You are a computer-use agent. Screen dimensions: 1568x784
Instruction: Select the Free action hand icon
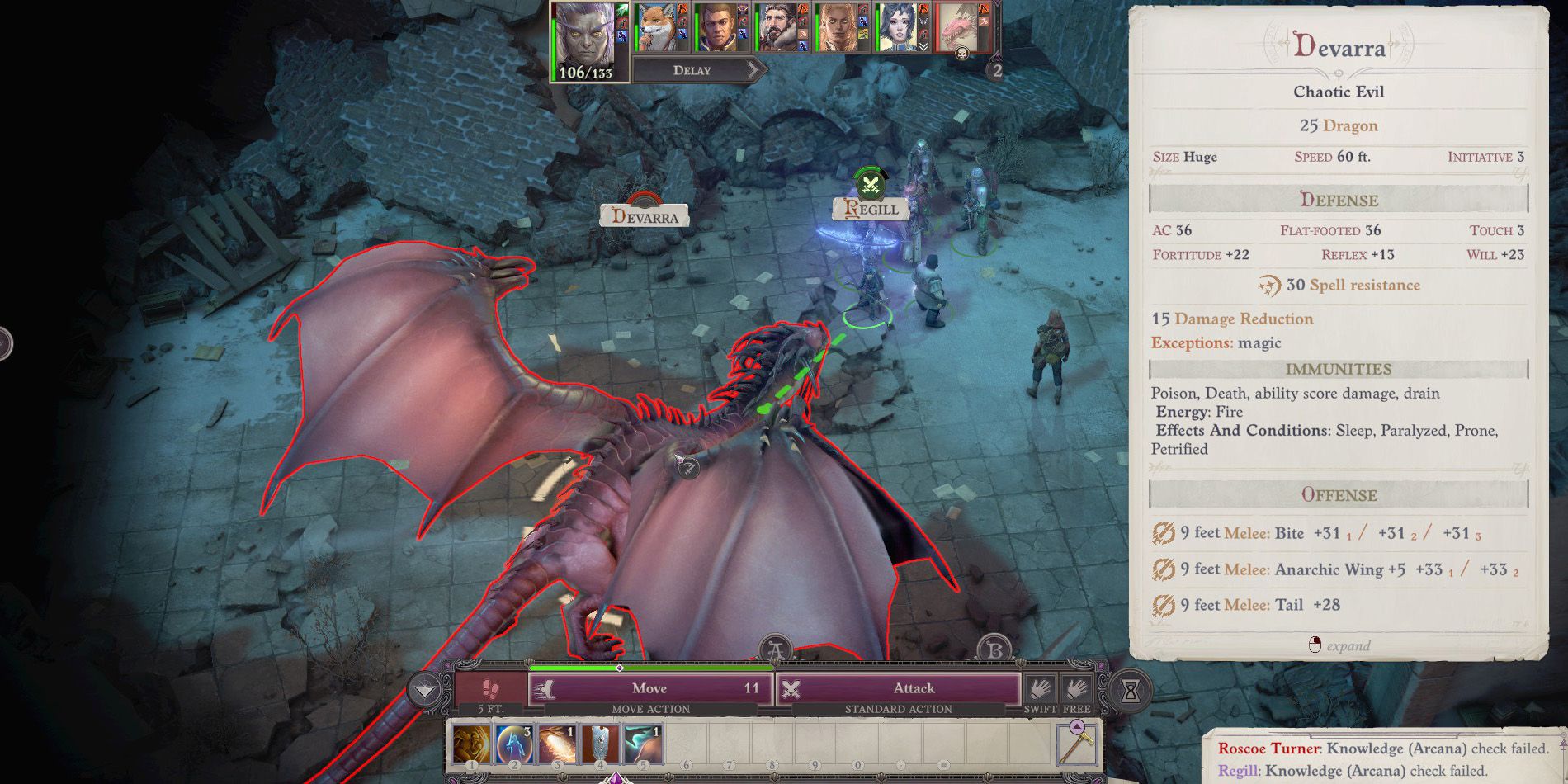[x=1076, y=688]
